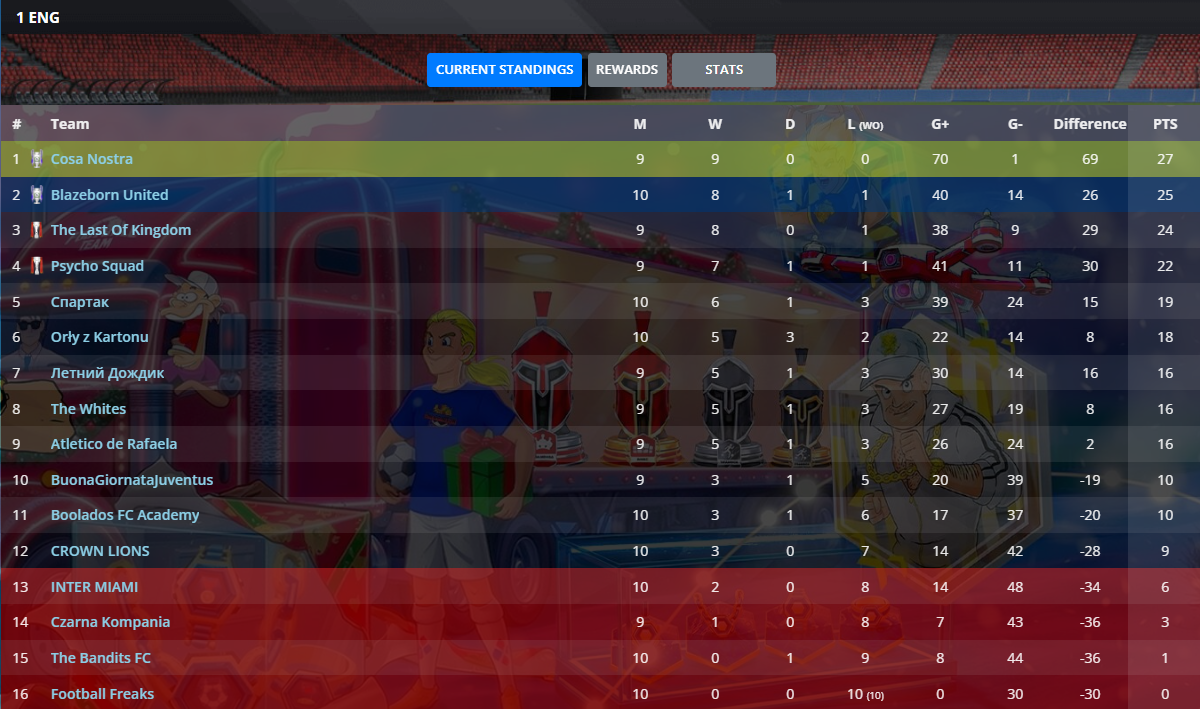
Task: Click The Bandits FC team name
Action: [101, 658]
